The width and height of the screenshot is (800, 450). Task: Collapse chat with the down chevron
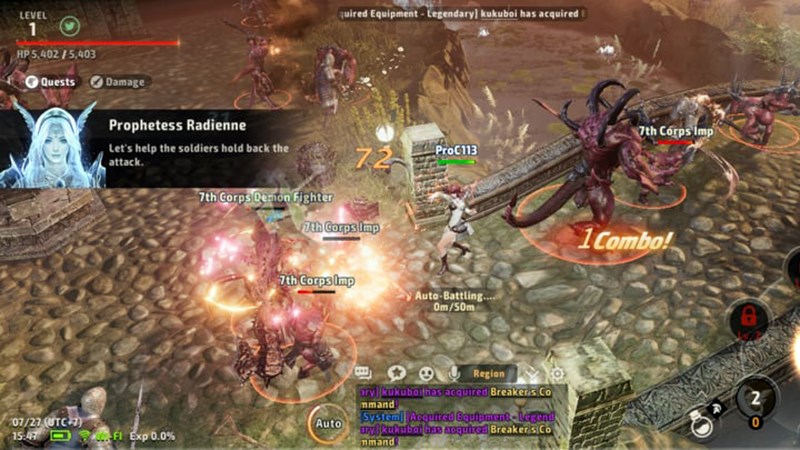pyautogui.click(x=532, y=373)
